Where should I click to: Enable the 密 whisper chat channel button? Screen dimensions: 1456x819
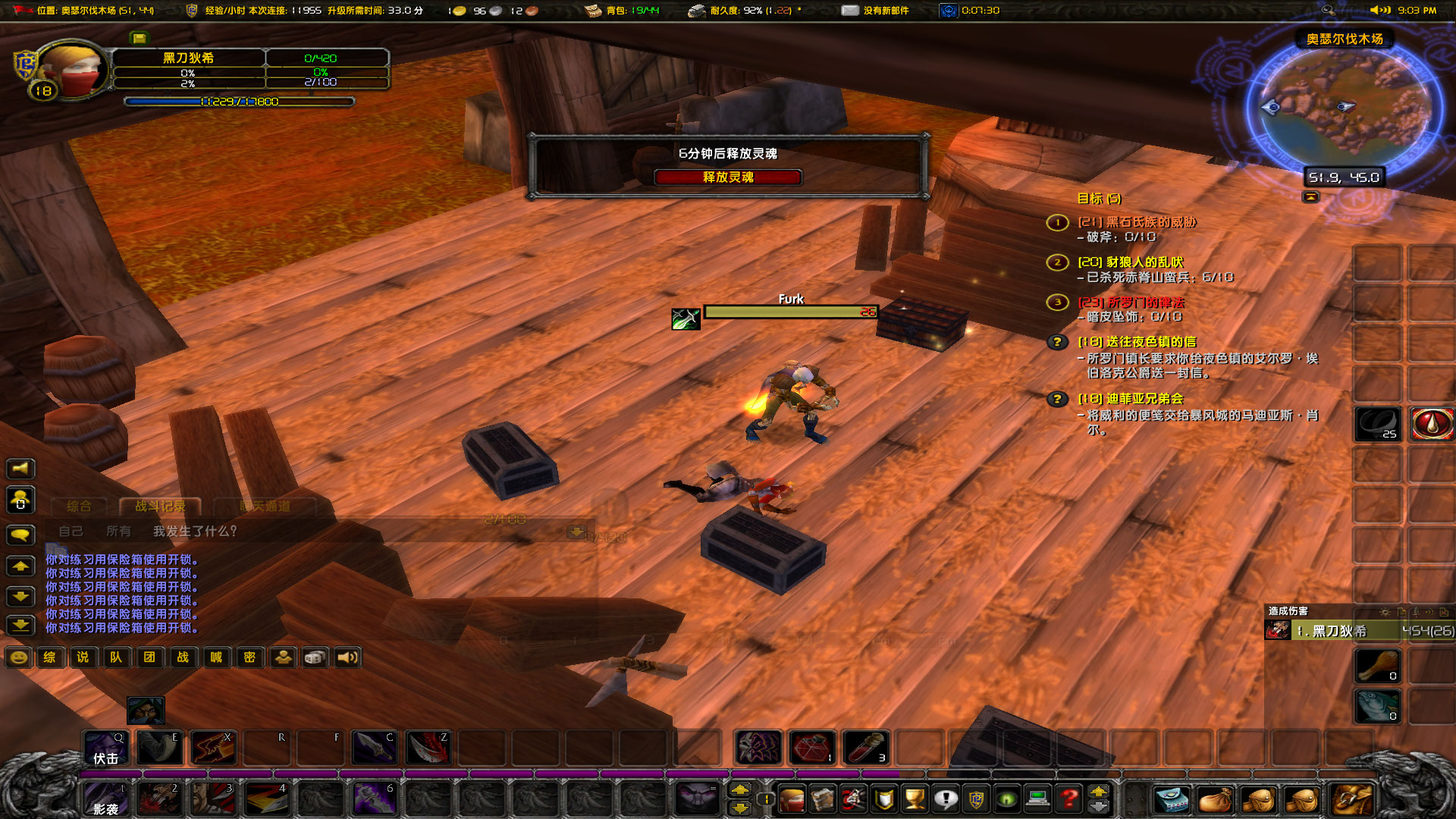point(249,657)
